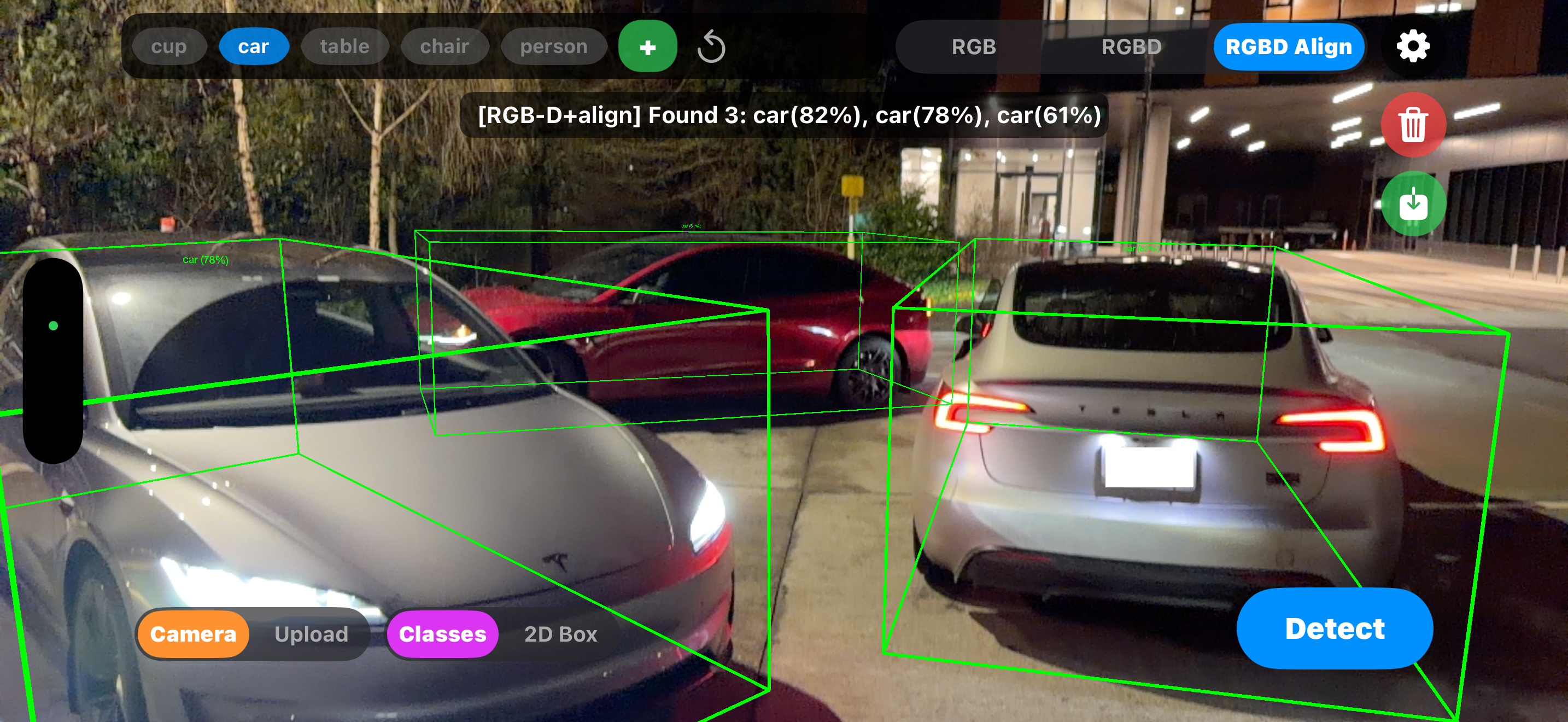Select the person class chip
The height and width of the screenshot is (722, 1568).
(x=553, y=46)
